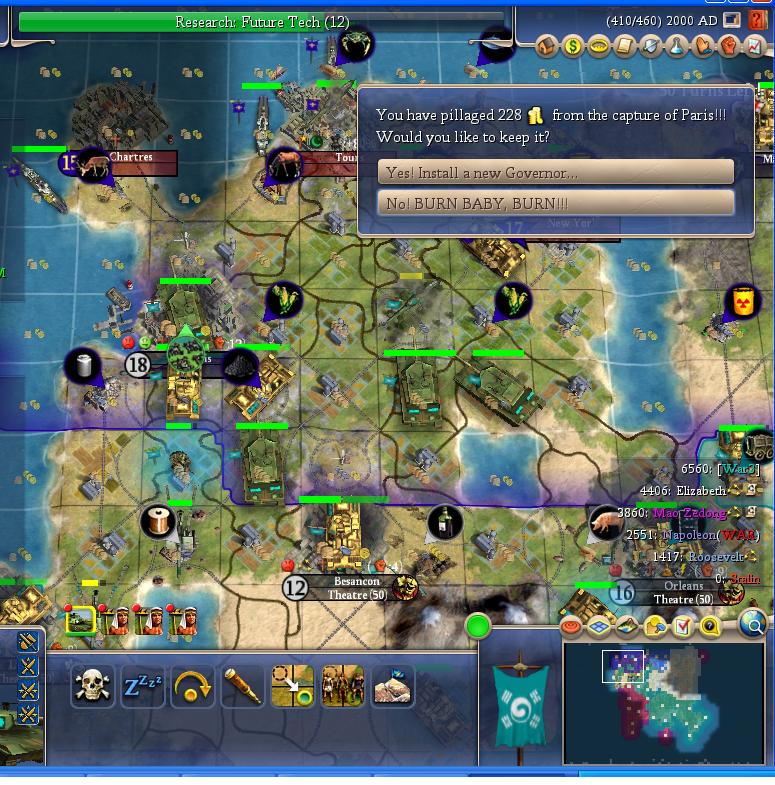Screen dimensions: 775x785
Task: Click the group of soldiers command icon
Action: point(342,686)
